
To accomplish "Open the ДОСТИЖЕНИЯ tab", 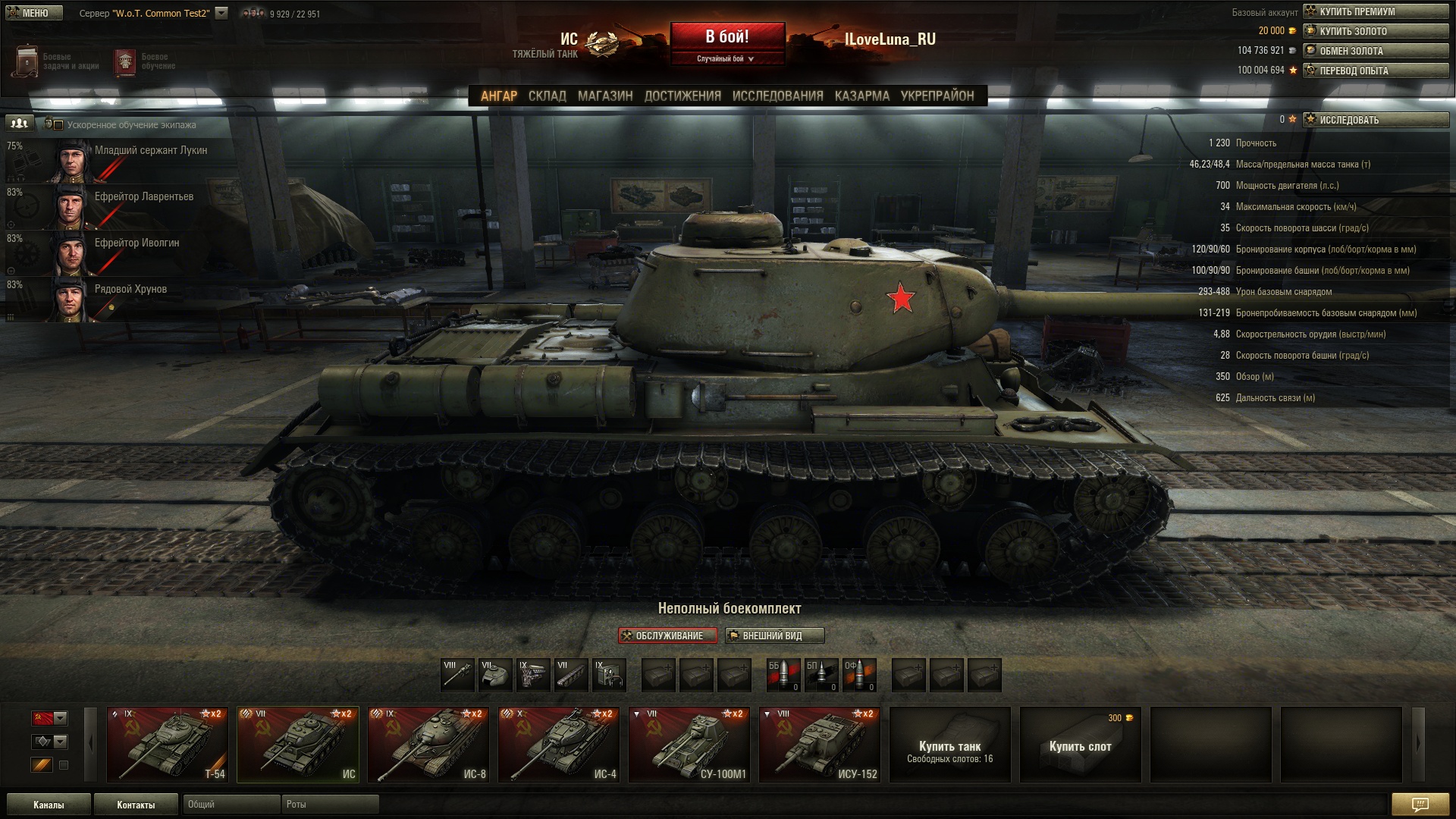I will tap(682, 96).
